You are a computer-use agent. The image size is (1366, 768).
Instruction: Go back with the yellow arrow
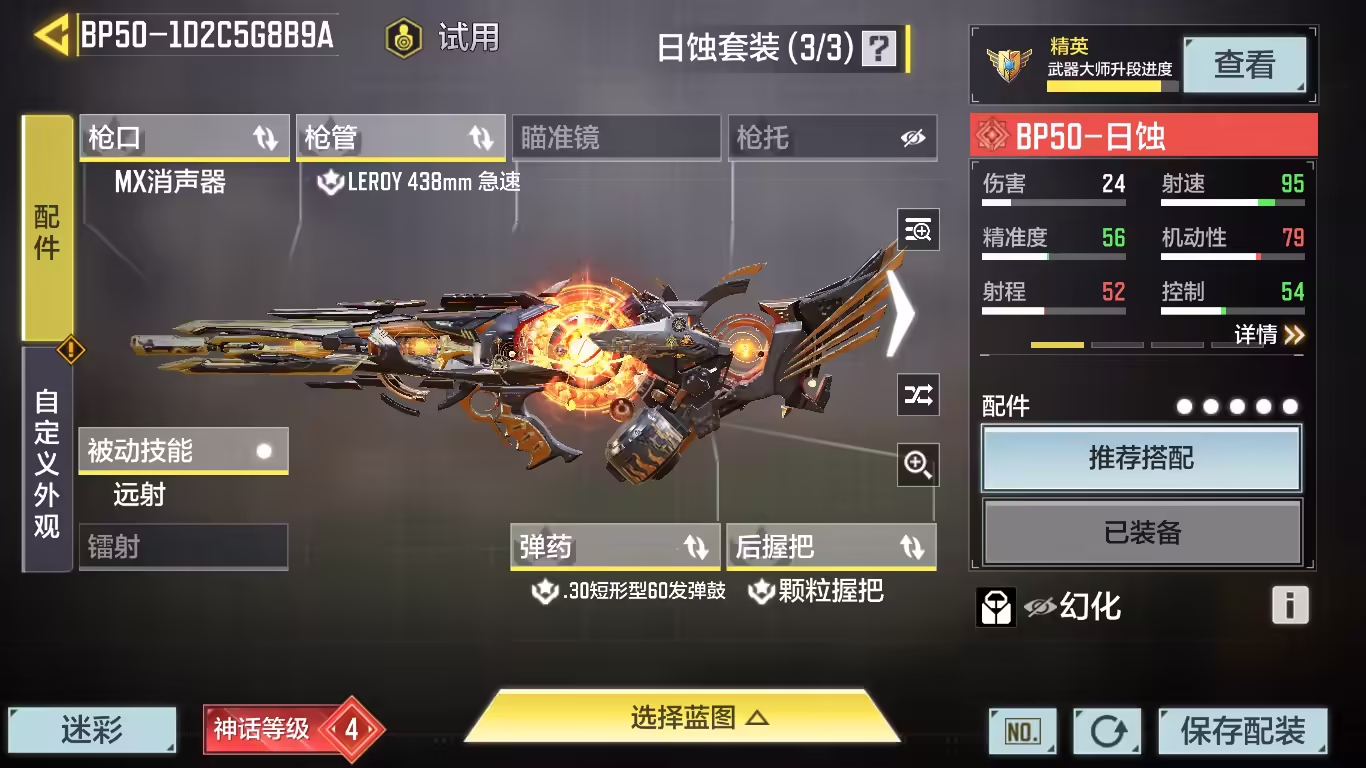coord(50,35)
